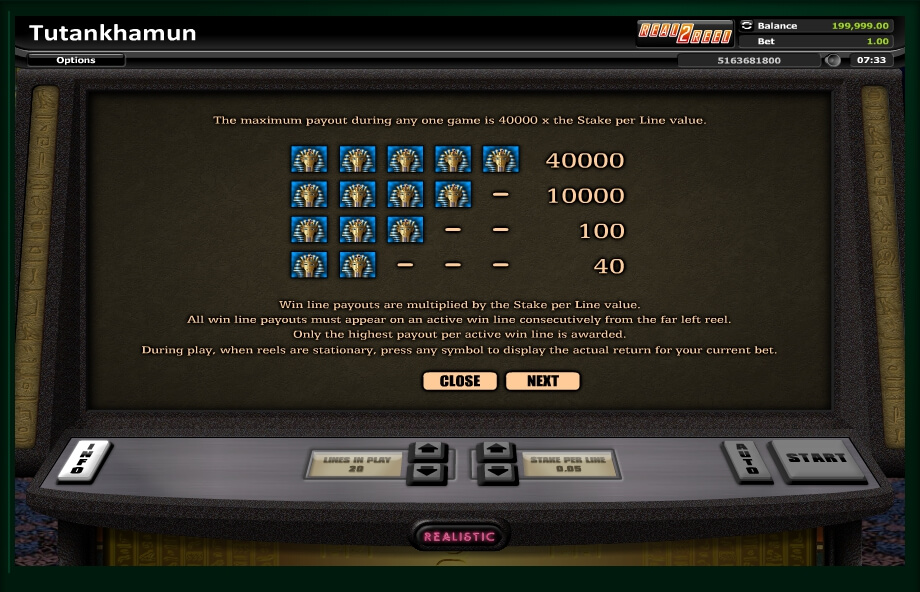The image size is (920, 592).
Task: Increase the lines in play
Action: 430,451
